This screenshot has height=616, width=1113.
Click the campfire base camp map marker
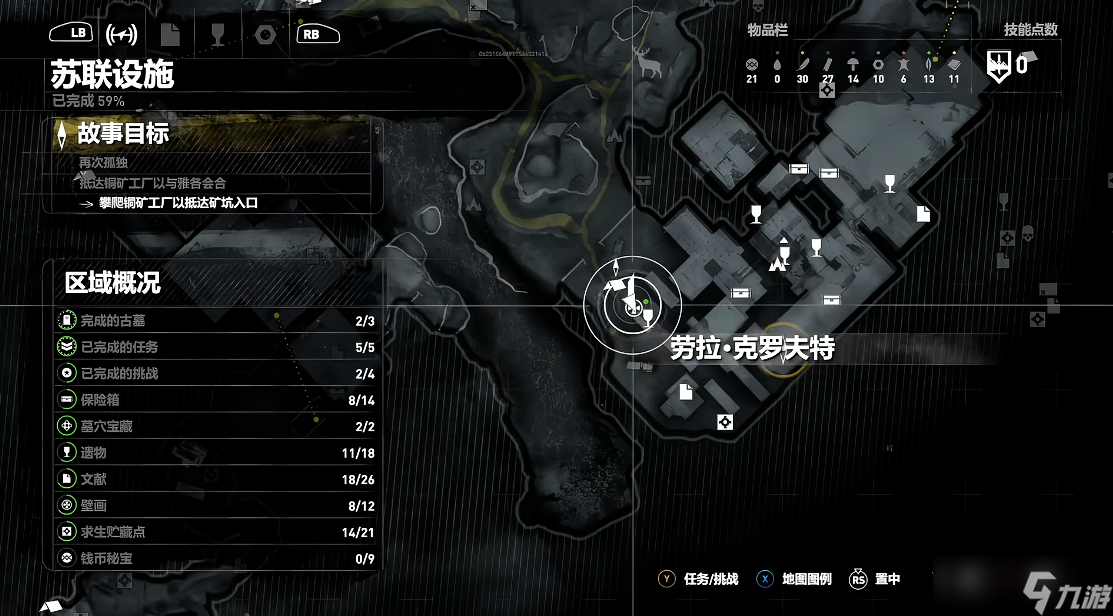click(775, 264)
